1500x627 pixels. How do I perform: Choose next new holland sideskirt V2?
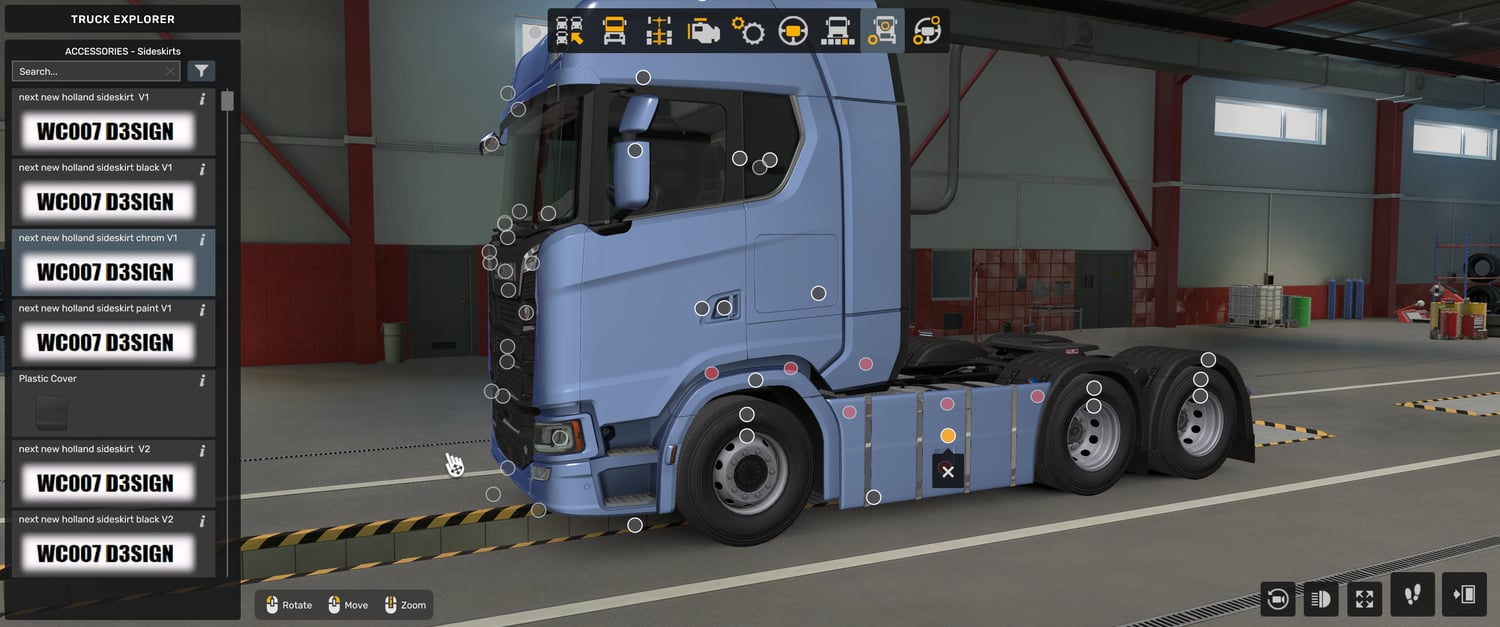click(105, 473)
